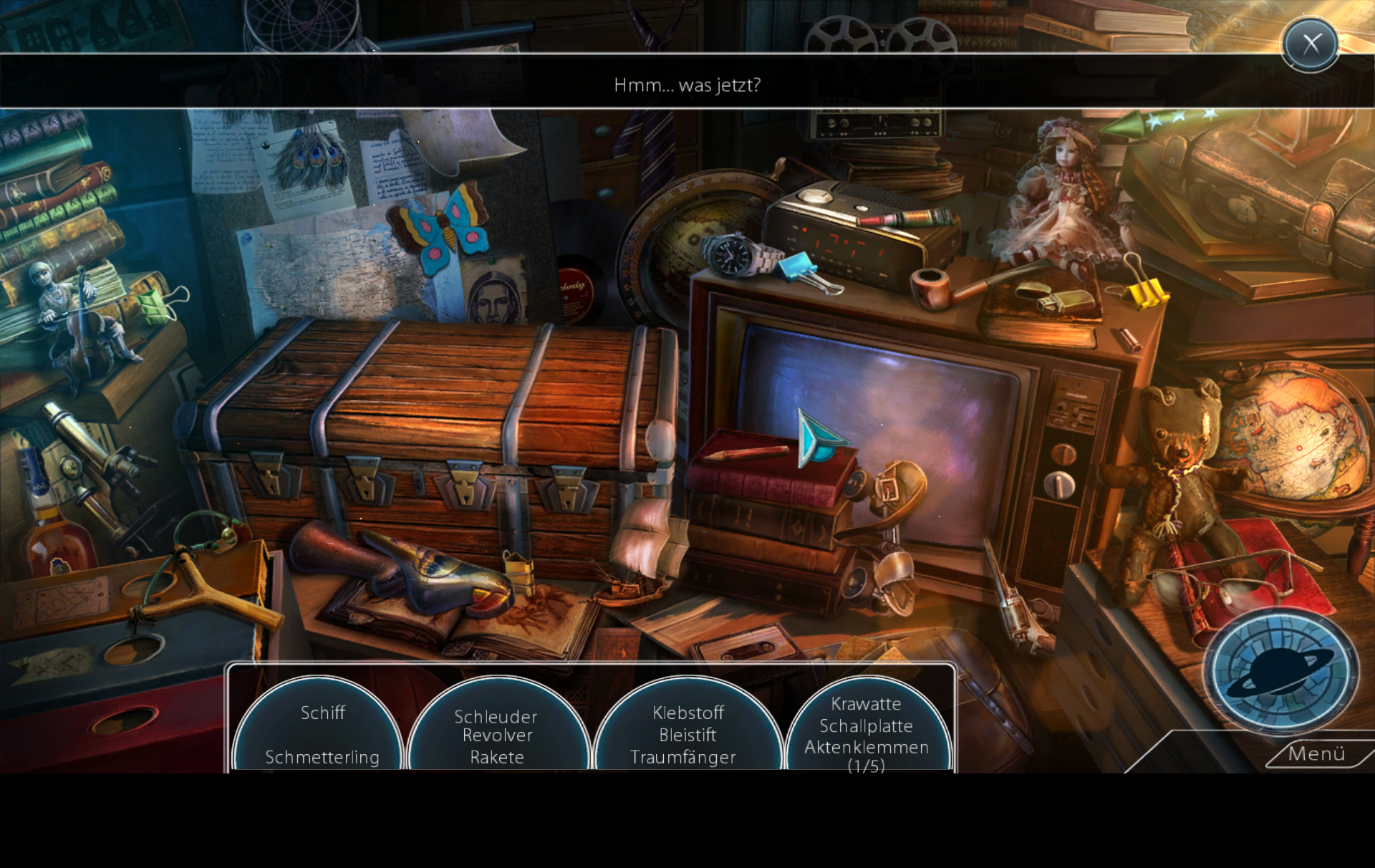This screenshot has height=868, width=1375.
Task: Close the scene with the X button
Action: 1310,44
